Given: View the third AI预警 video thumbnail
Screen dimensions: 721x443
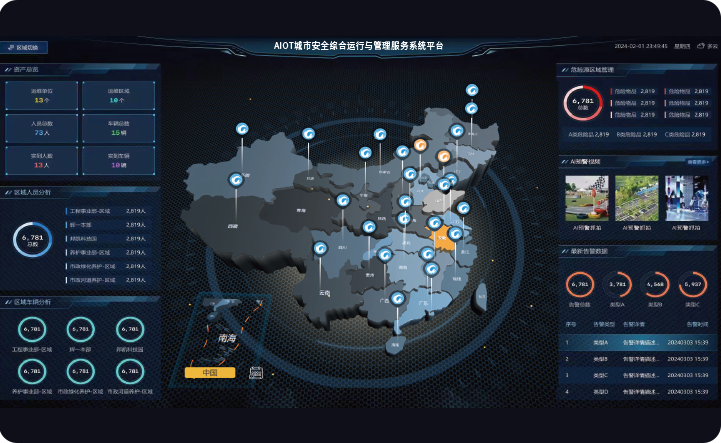Looking at the screenshot, I should point(687,198).
